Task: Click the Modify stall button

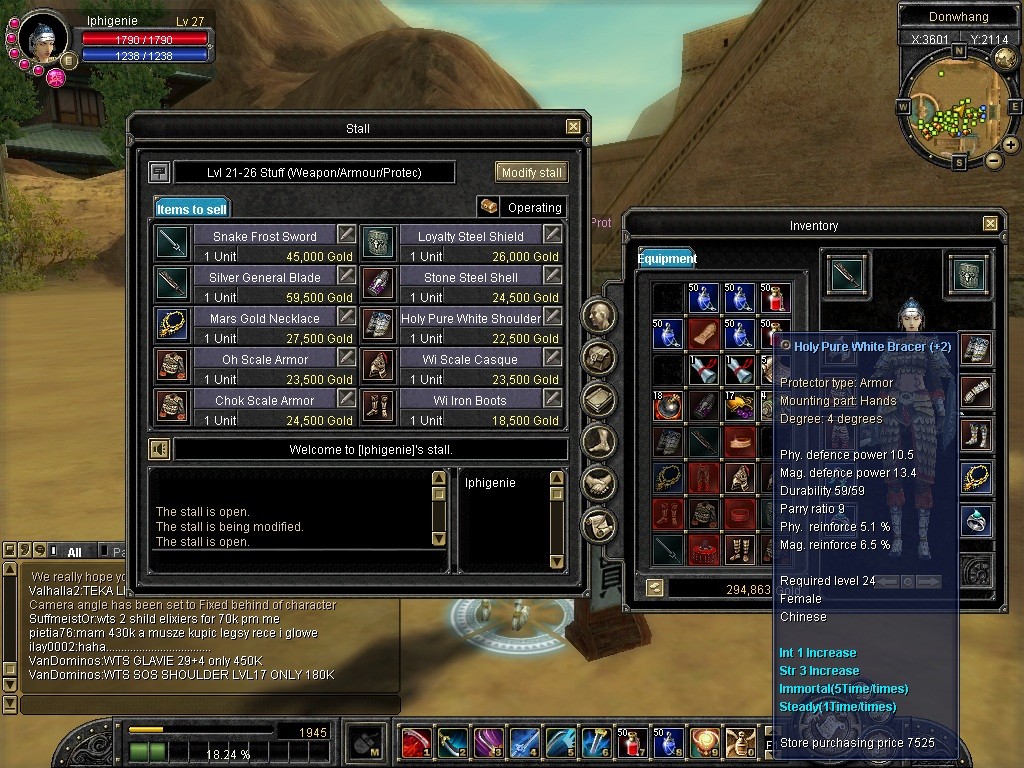Action: point(531,172)
